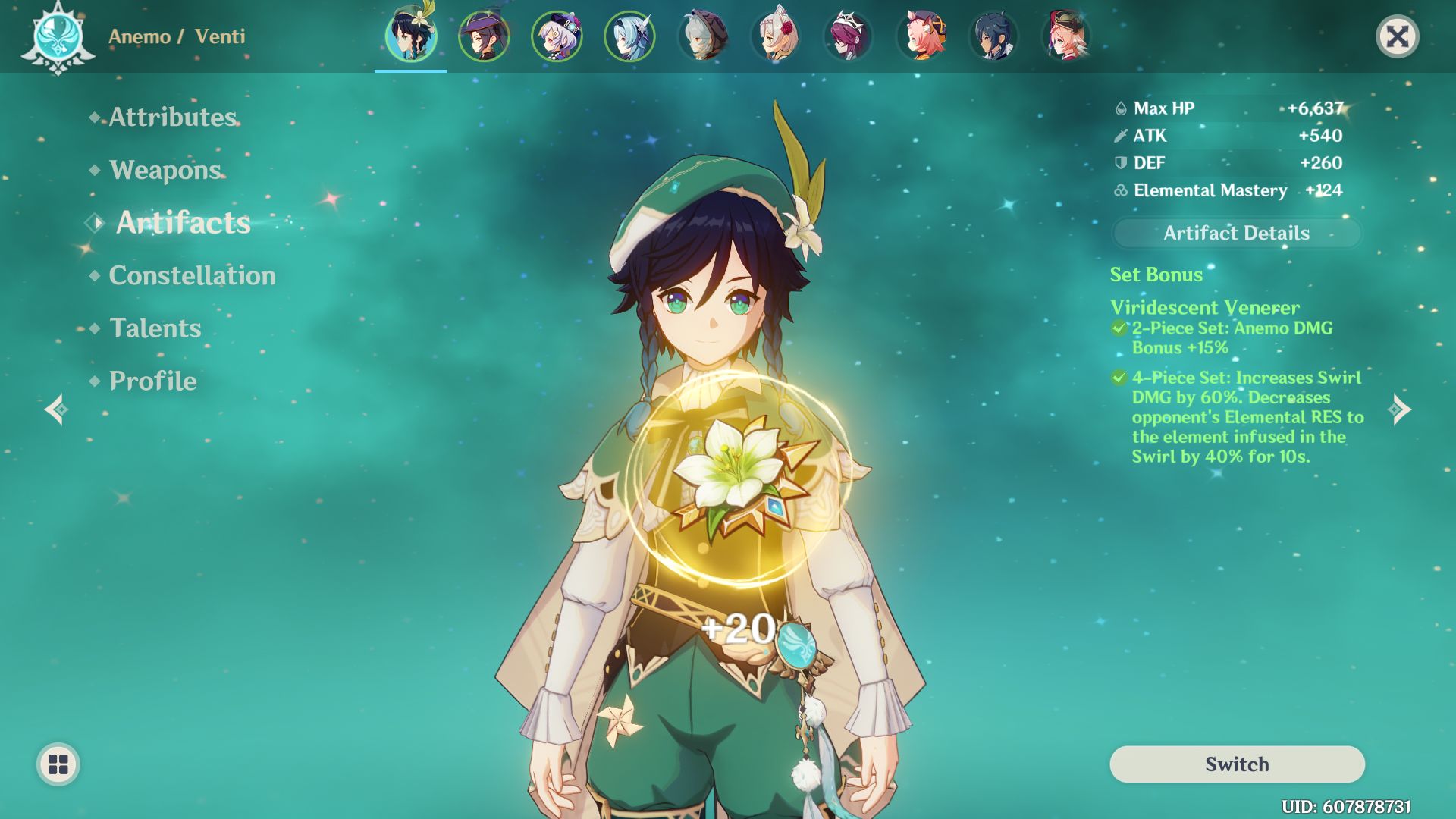Go to the Constellation page
The image size is (1456, 819).
192,275
